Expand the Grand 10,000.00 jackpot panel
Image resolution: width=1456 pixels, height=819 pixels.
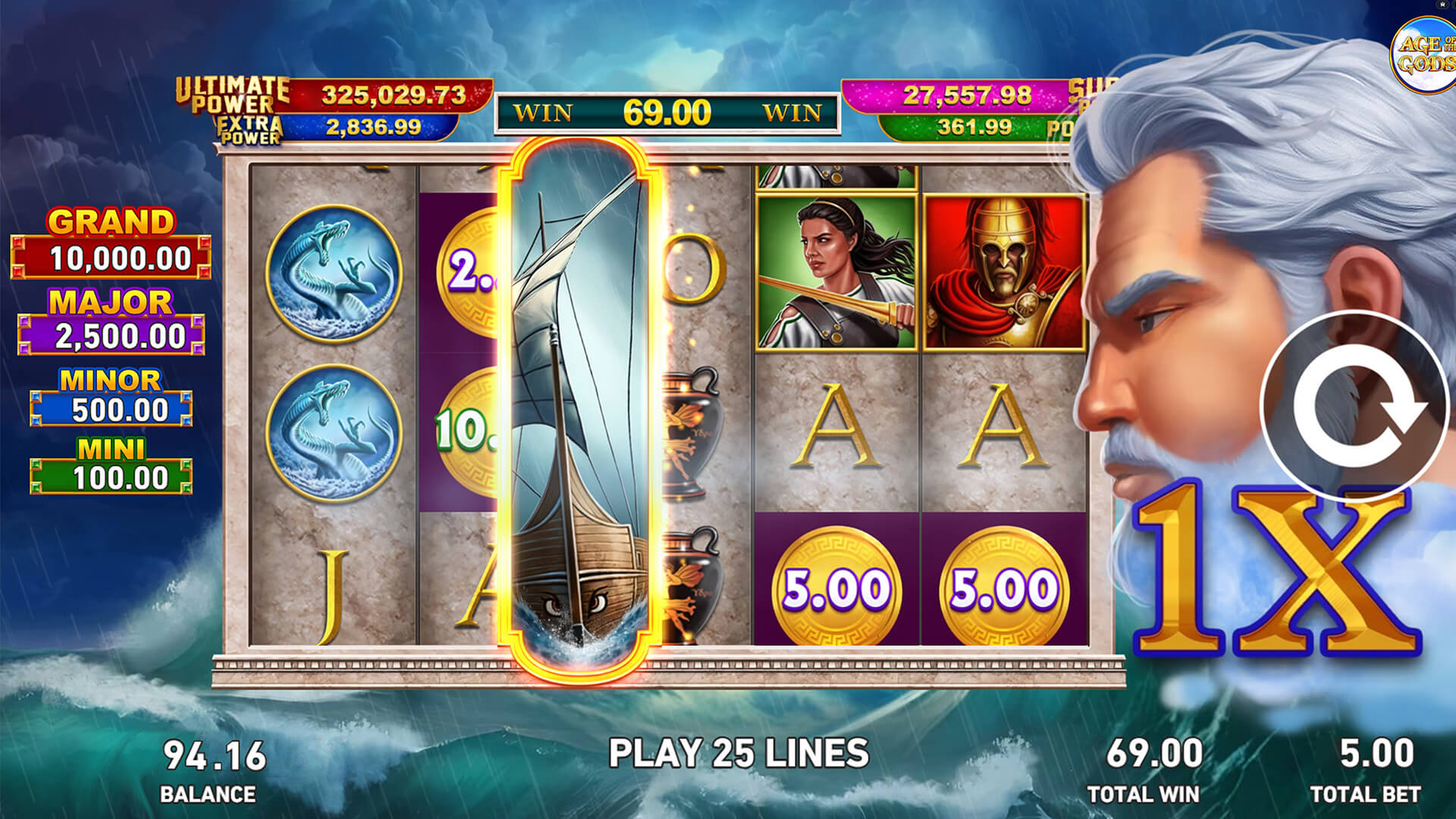coord(106,241)
